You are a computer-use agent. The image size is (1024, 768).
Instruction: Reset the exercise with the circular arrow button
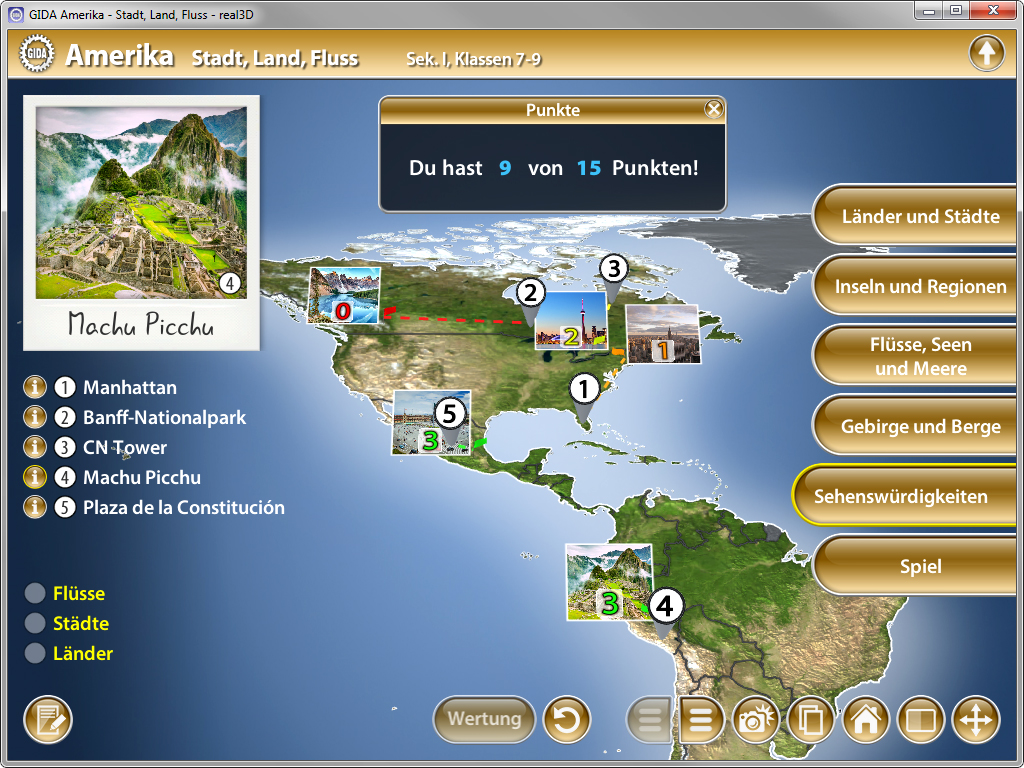coord(567,719)
